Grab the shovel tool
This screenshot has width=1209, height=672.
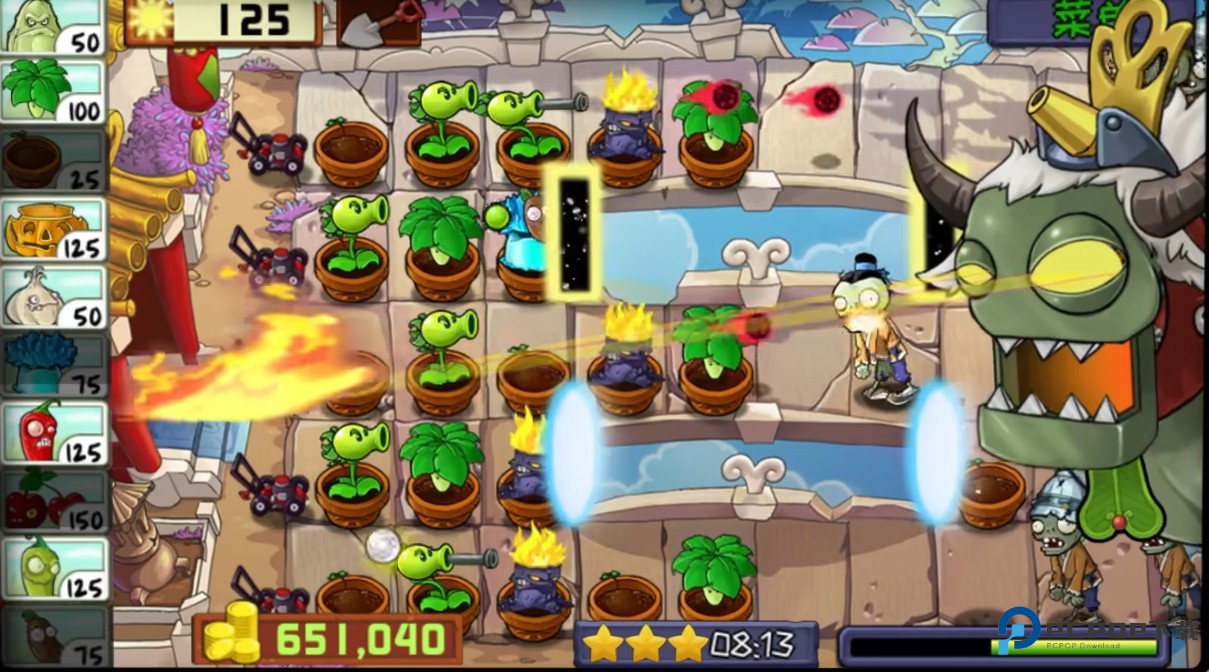pos(378,22)
